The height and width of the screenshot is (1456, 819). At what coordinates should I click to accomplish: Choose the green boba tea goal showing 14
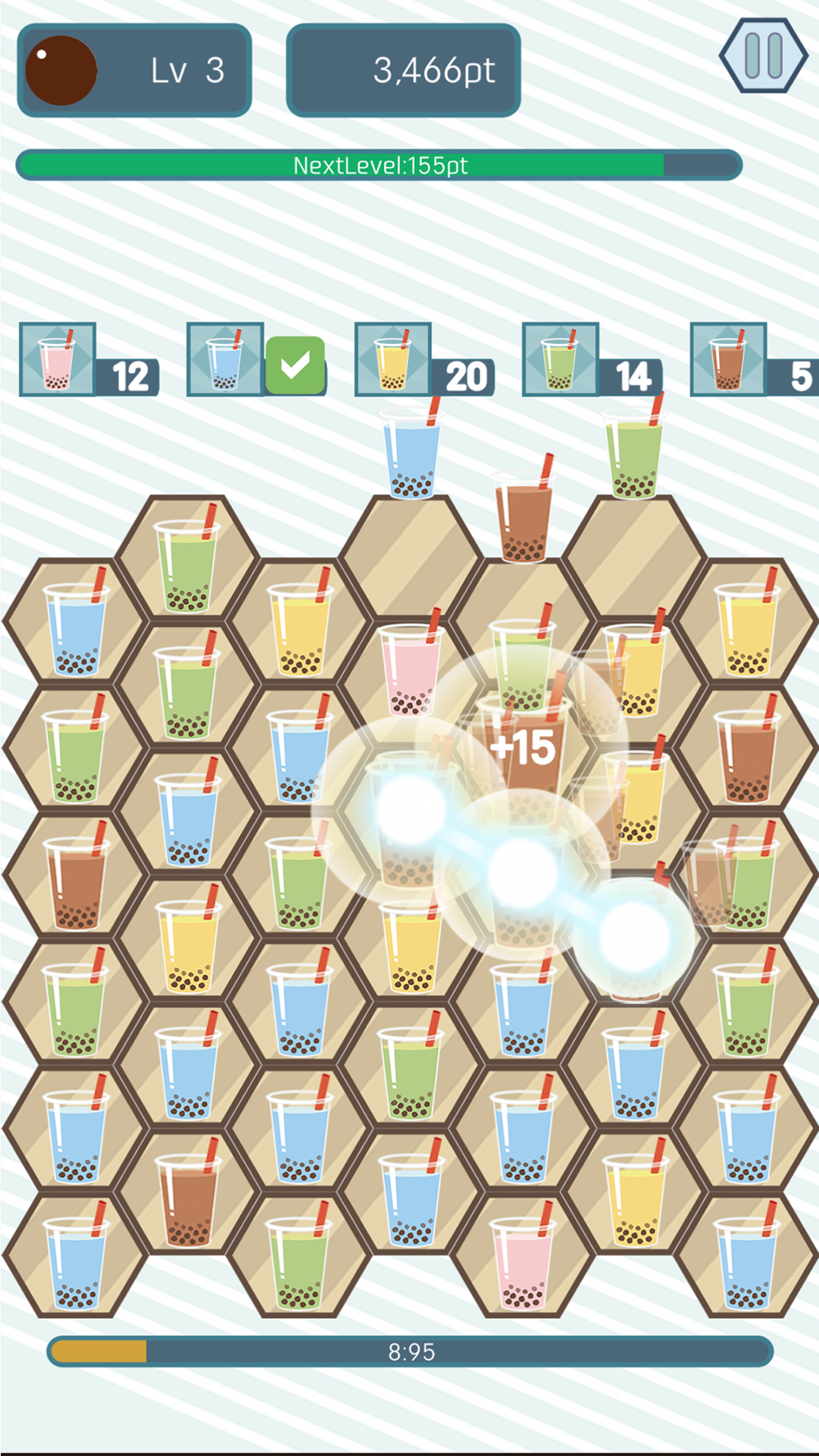562,360
